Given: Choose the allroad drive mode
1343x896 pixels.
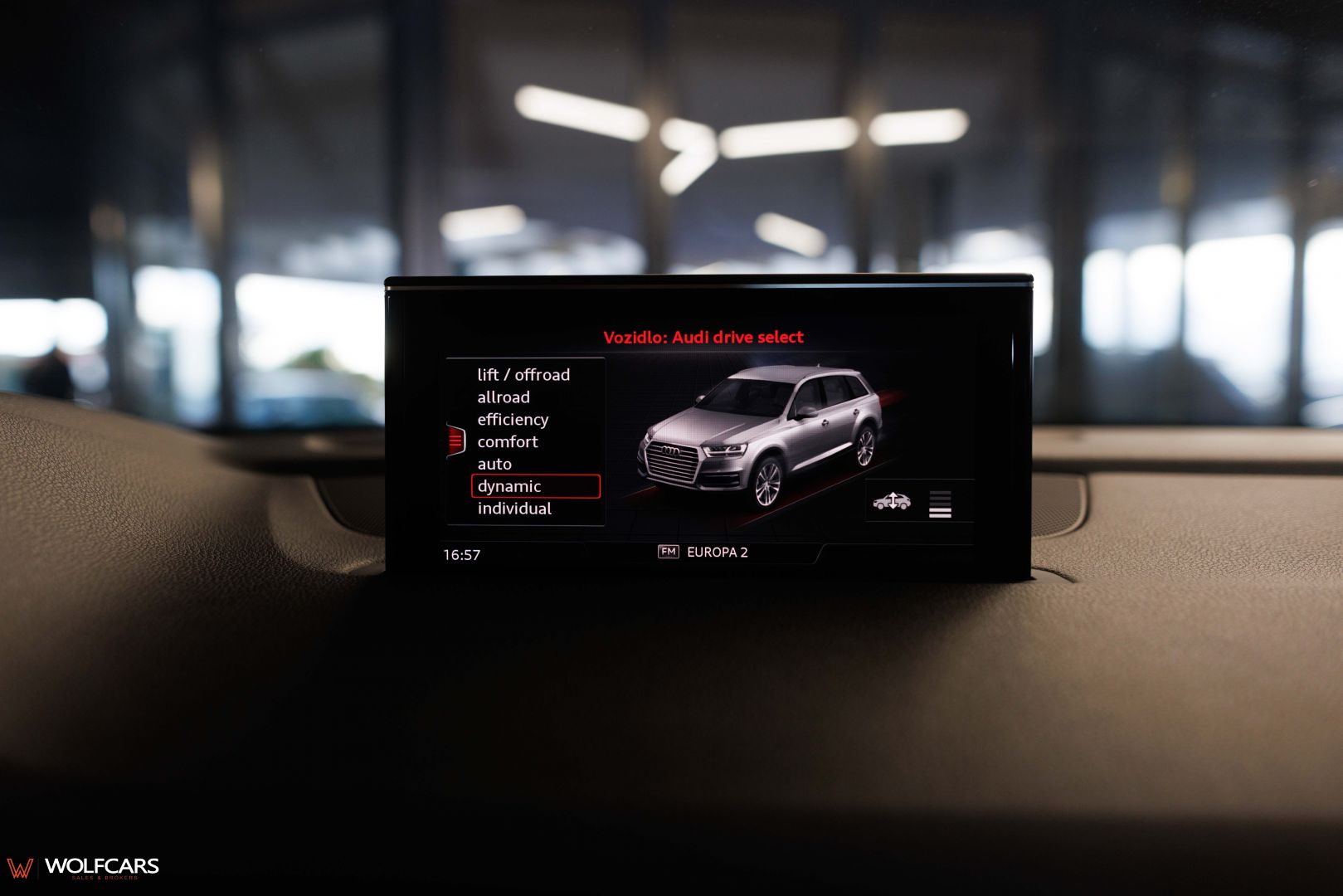Looking at the screenshot, I should point(504,397).
